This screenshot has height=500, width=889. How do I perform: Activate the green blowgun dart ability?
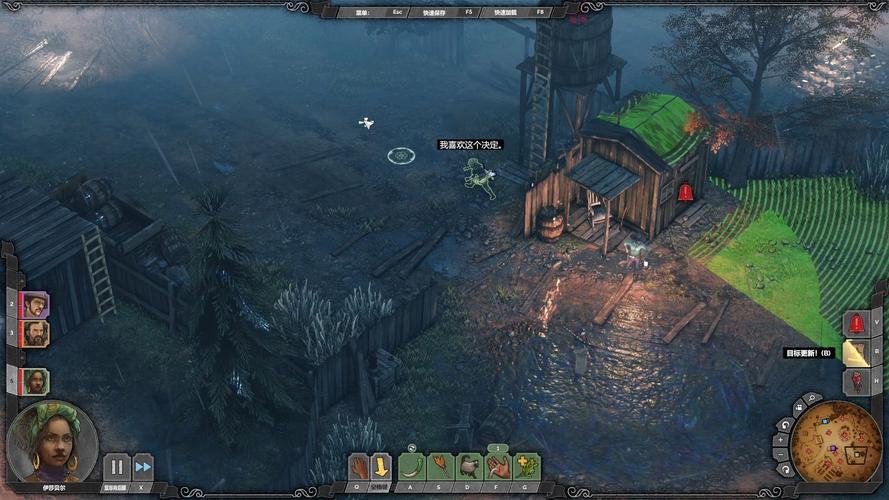[x=411, y=467]
